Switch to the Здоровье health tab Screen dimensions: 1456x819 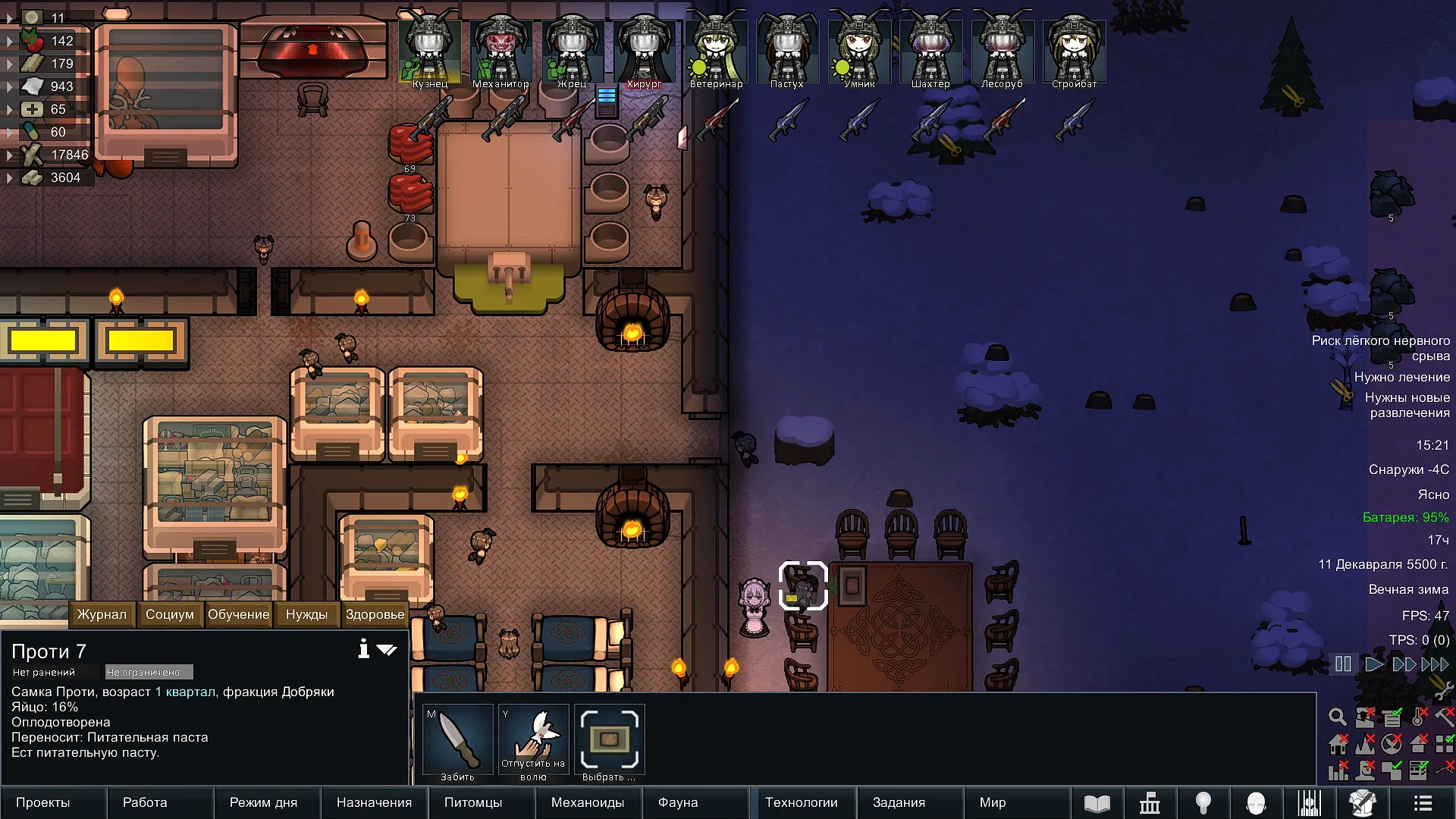point(375,614)
